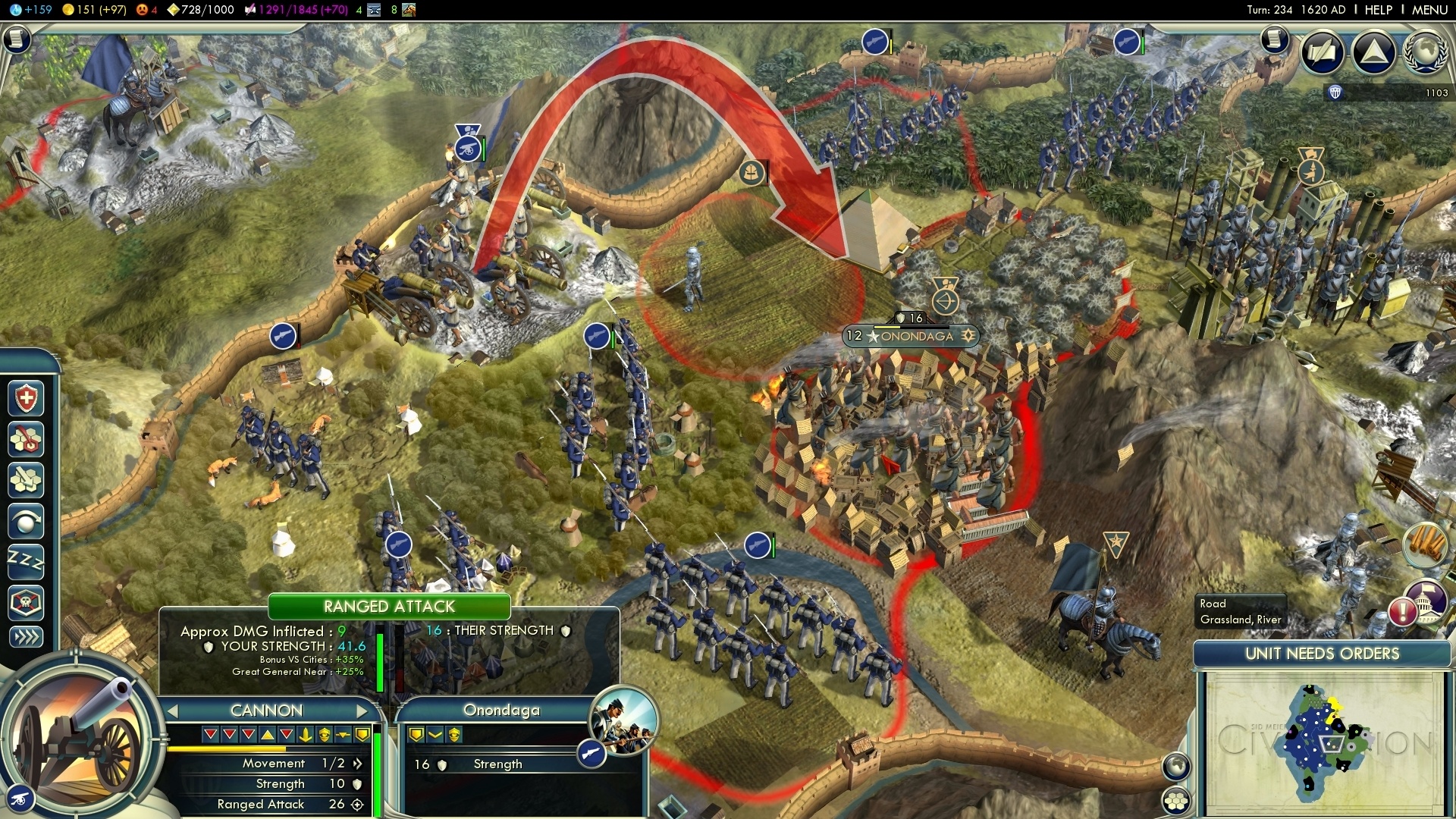Open the scroll-and-quill advisors overview button
Screen dimensions: 1456x819
(1323, 52)
